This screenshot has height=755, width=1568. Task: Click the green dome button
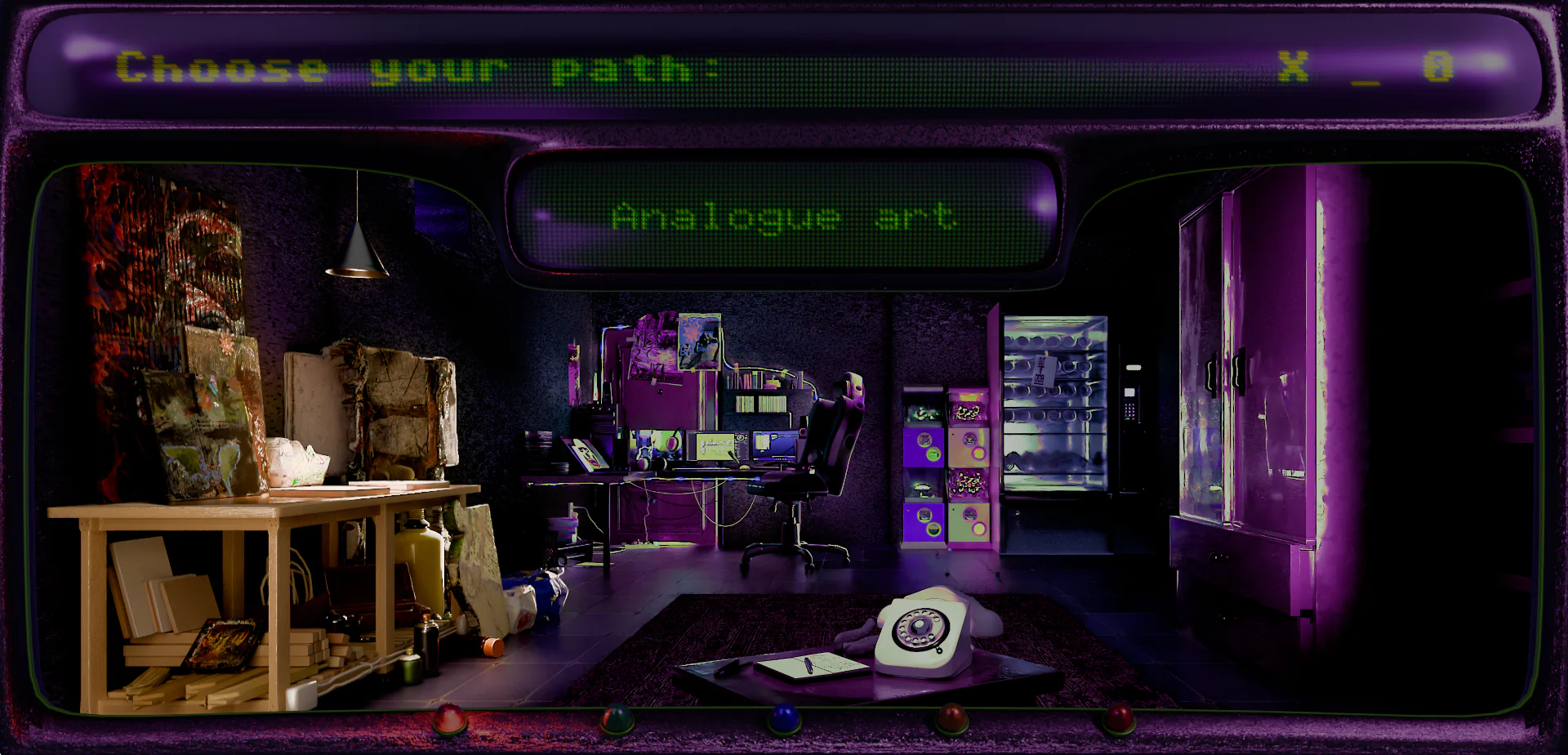(x=617, y=719)
